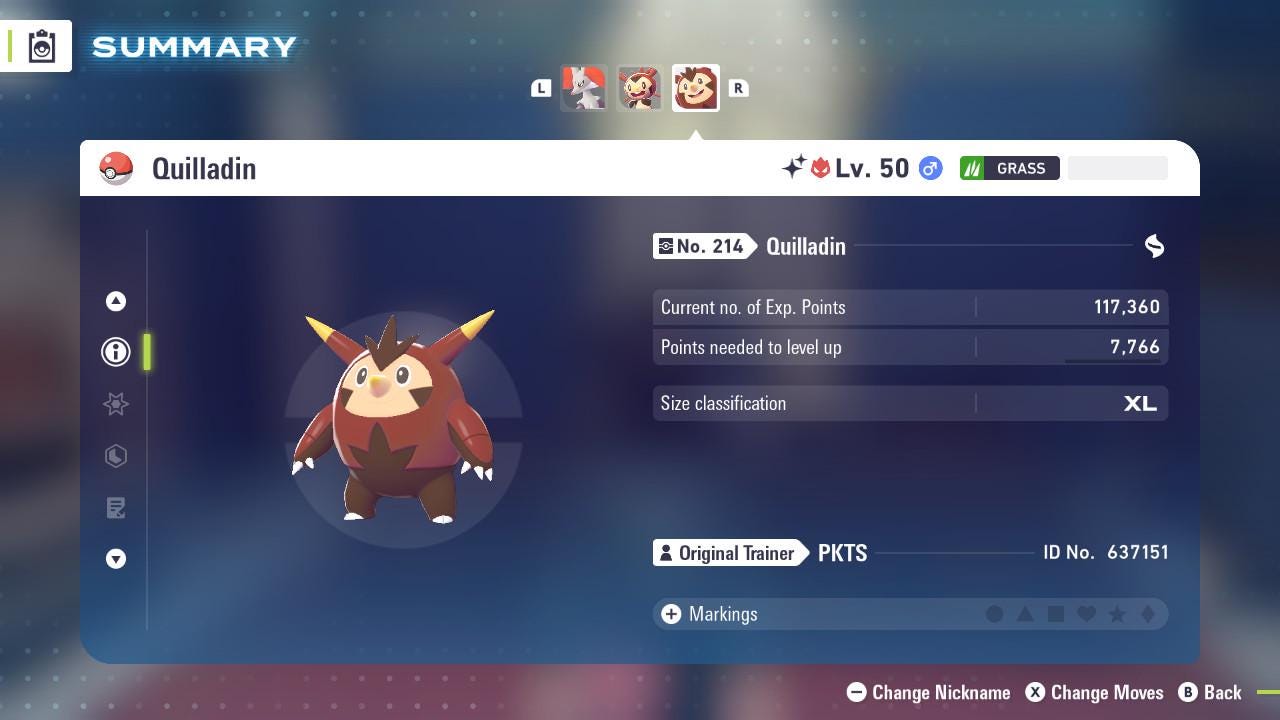Toggle the circle marking
The image size is (1280, 720).
(x=996, y=614)
